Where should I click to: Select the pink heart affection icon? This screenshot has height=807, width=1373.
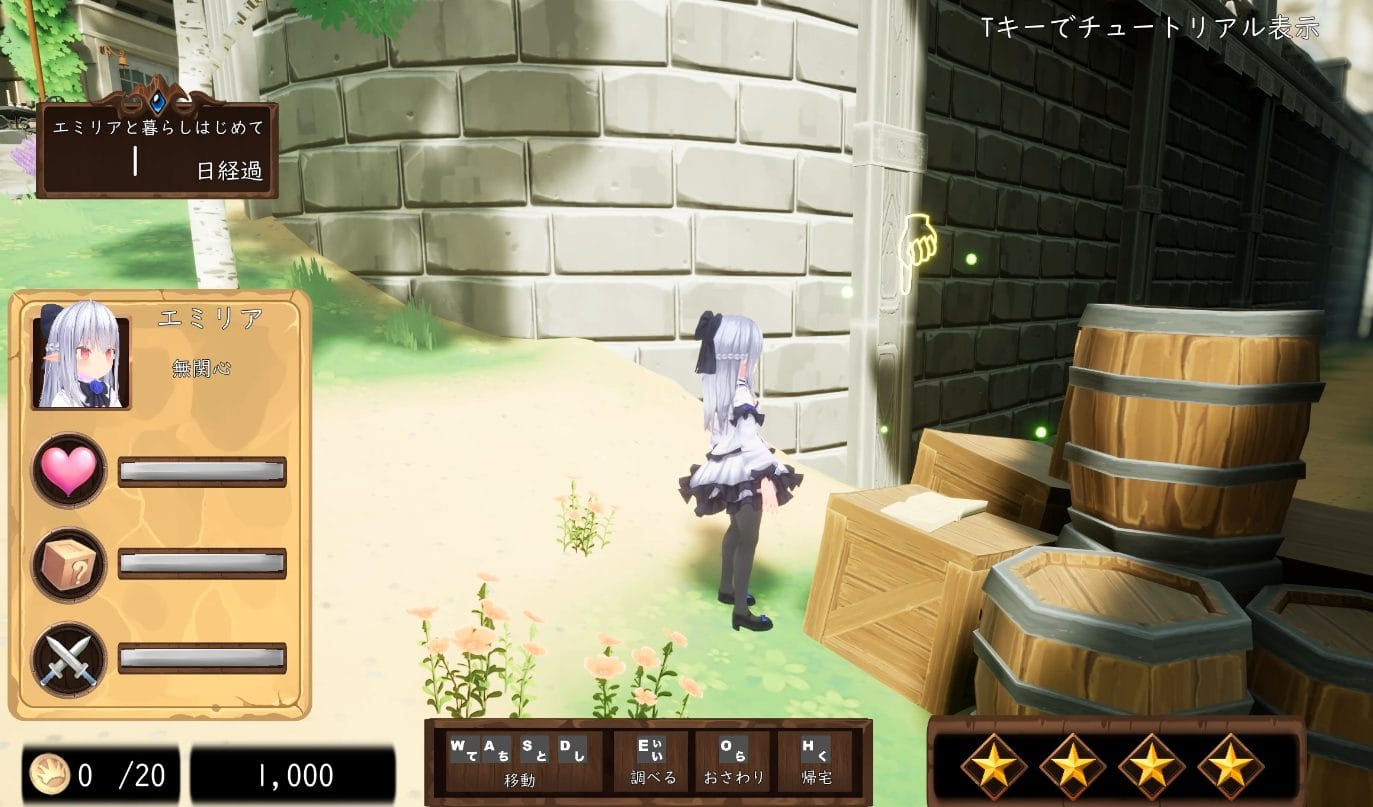[x=68, y=469]
